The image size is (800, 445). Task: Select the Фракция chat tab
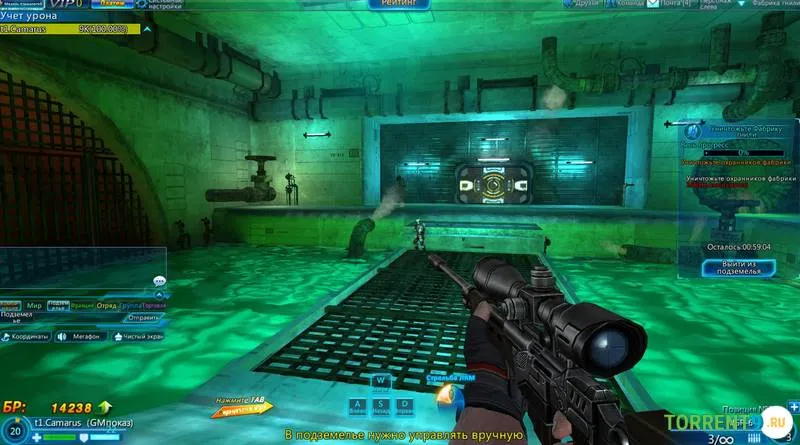tap(82, 305)
